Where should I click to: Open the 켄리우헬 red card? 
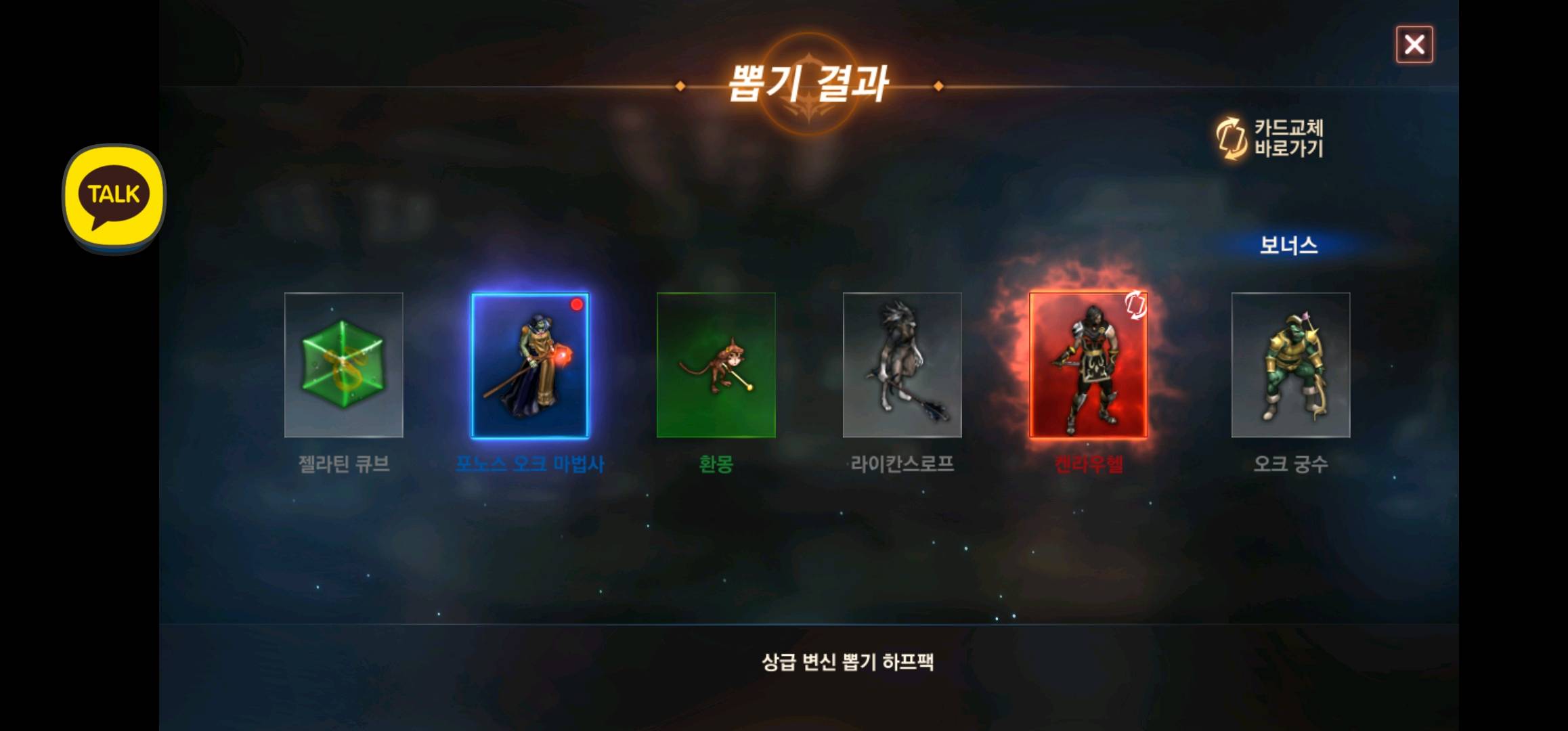(1088, 365)
